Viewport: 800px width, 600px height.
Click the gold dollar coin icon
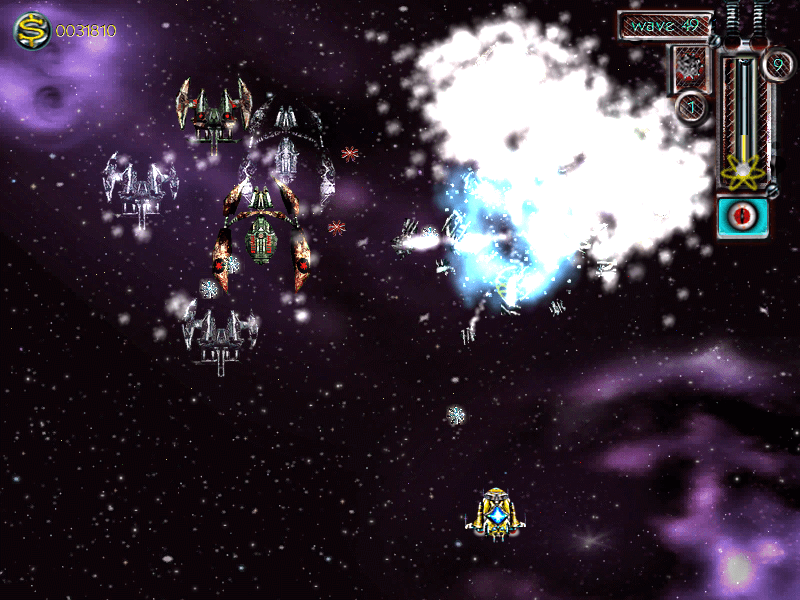pos(33,31)
